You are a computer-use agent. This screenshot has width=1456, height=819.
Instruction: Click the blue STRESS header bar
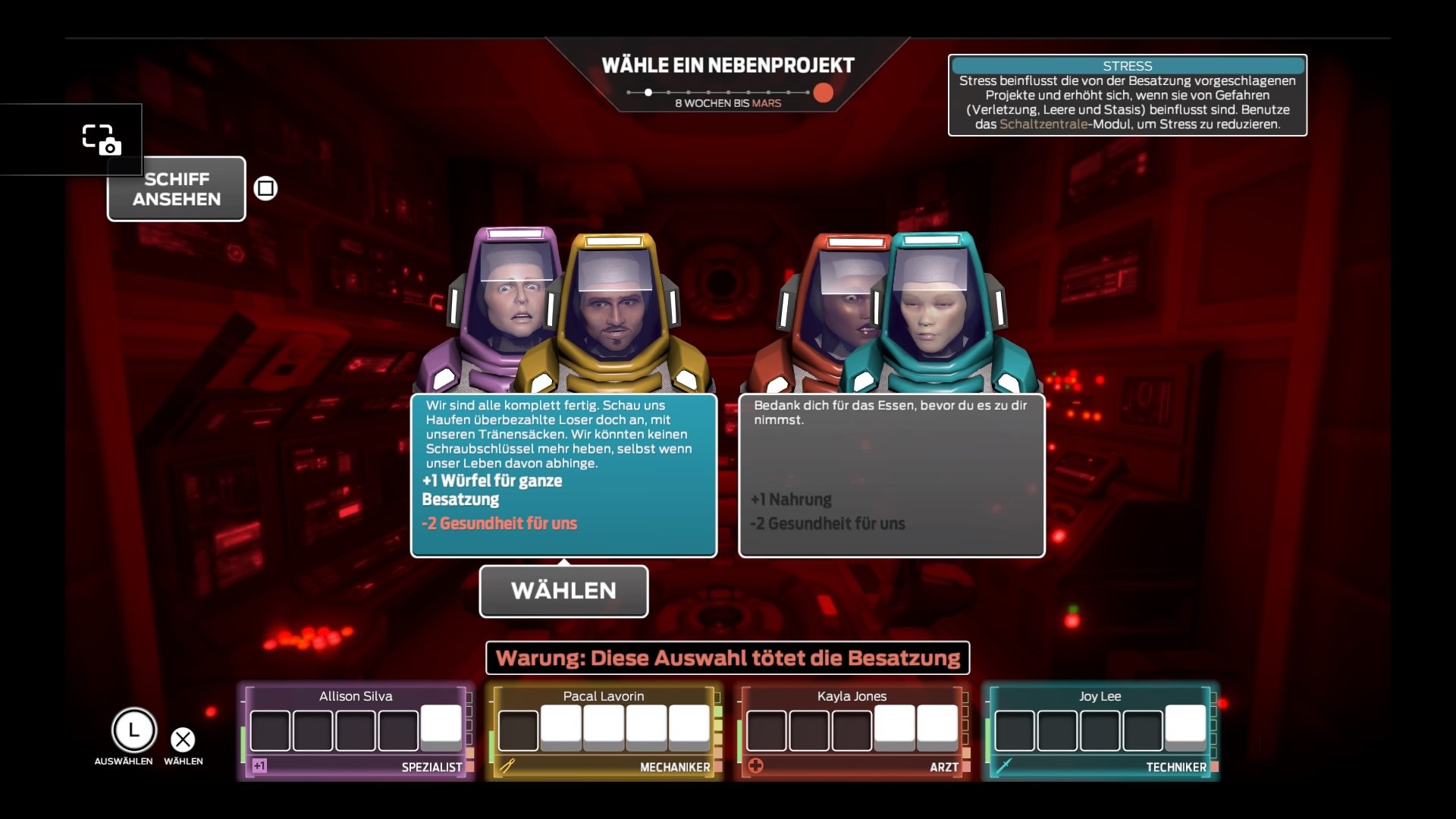[1127, 66]
